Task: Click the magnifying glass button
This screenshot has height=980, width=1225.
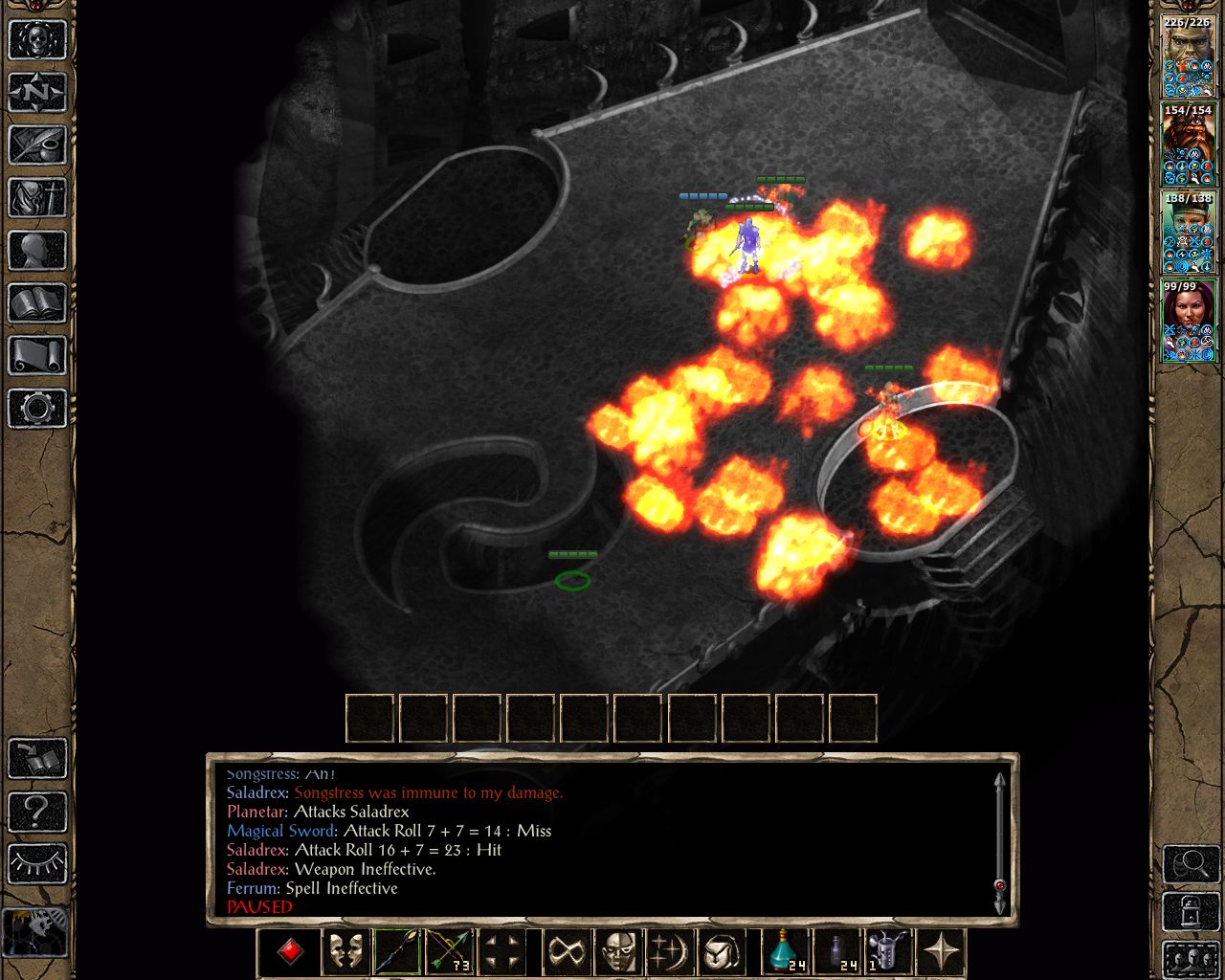Action: tap(1191, 864)
